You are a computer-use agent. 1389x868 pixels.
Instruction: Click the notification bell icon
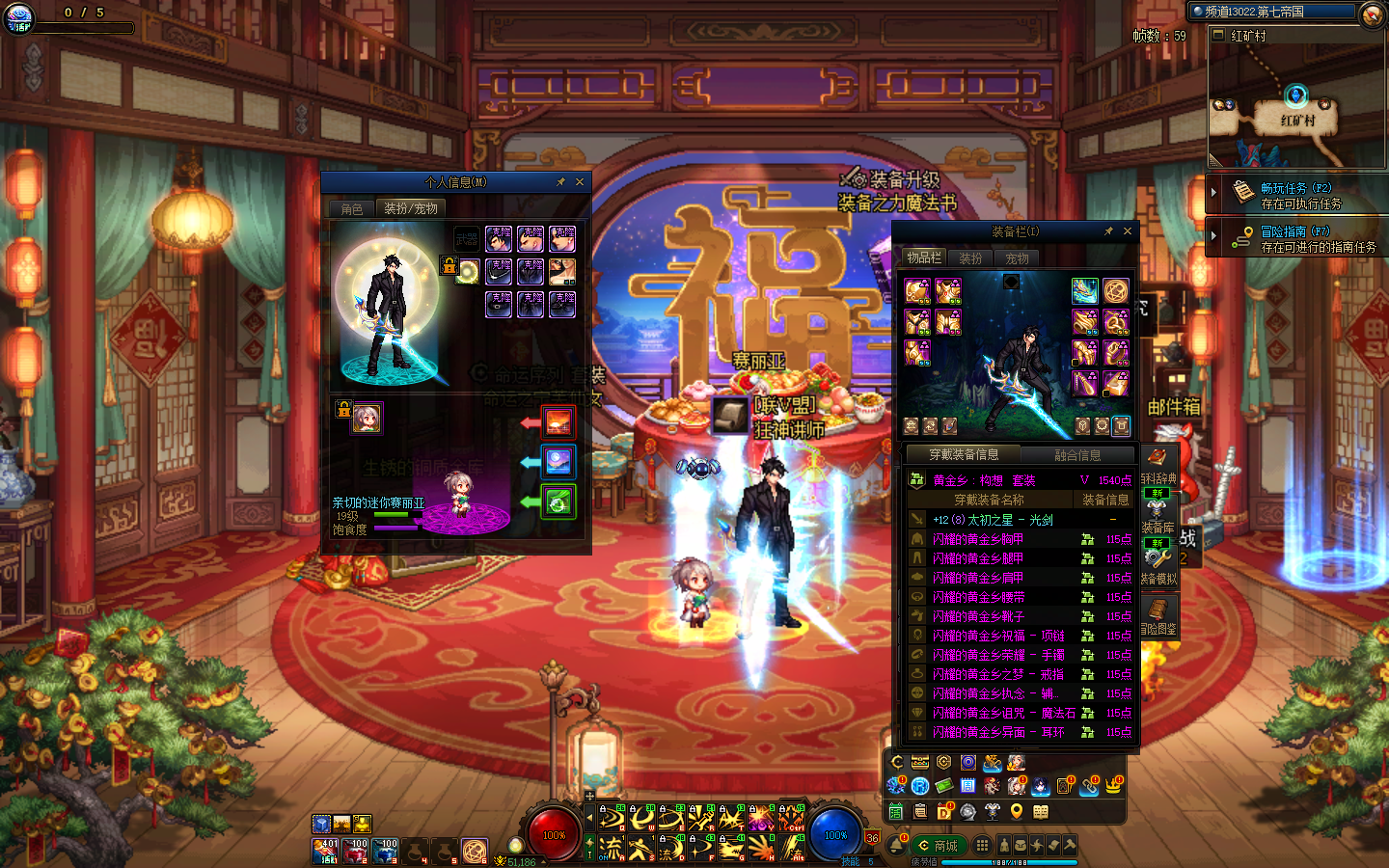[895, 846]
